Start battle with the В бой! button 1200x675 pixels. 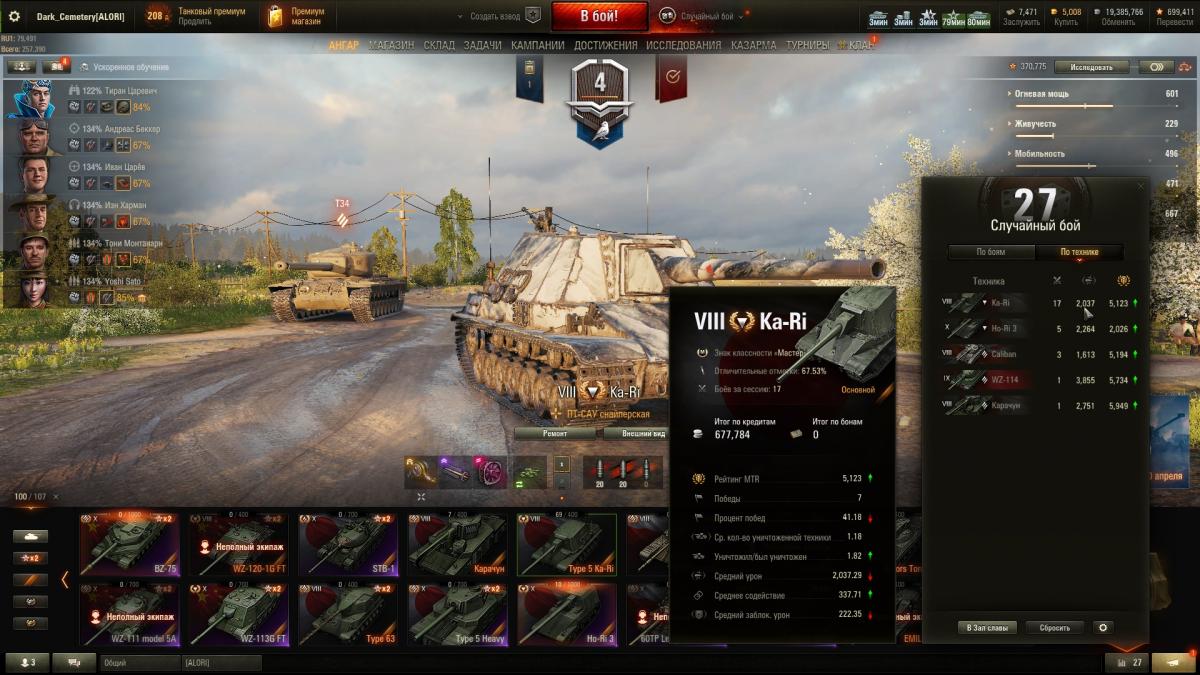(x=599, y=16)
